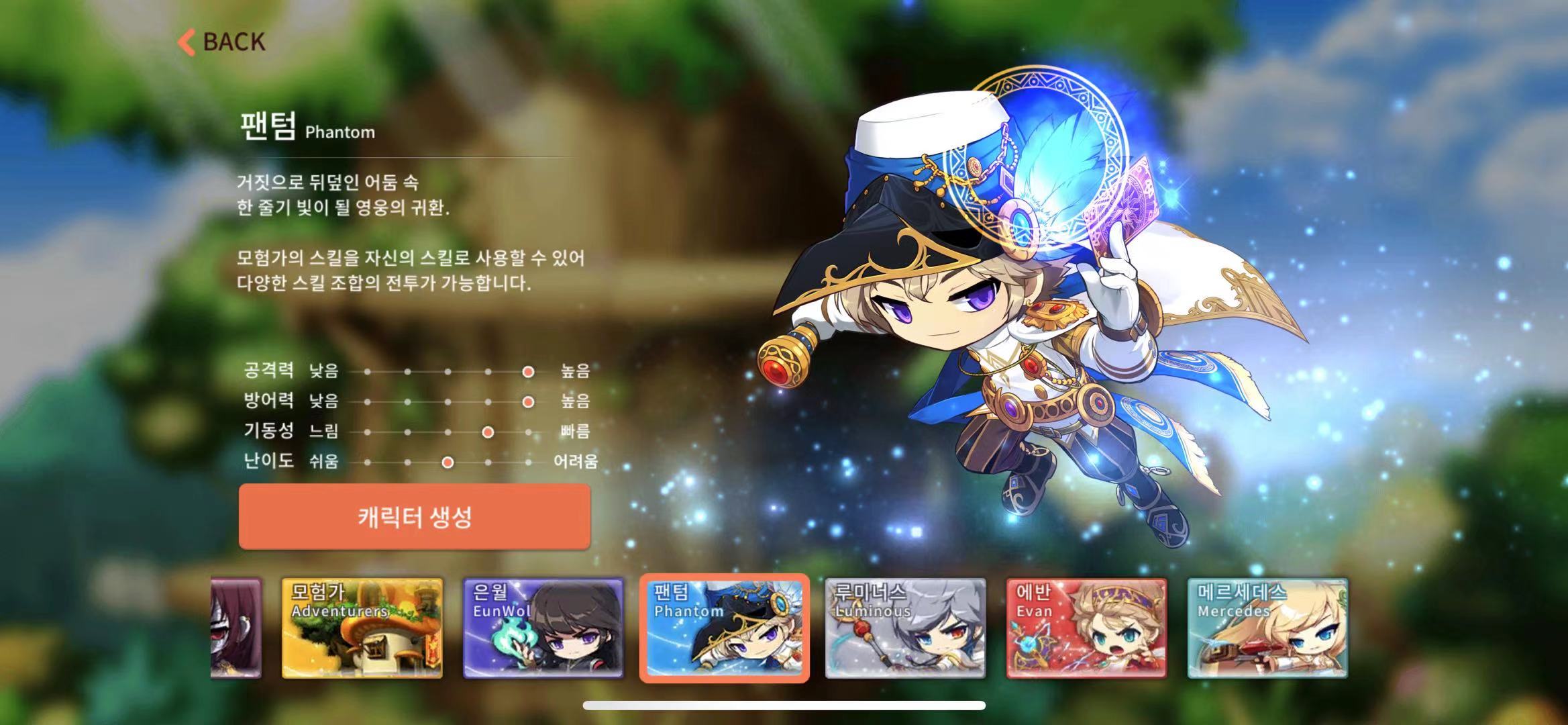Click the defense (방어력) rating marker

coord(528,402)
